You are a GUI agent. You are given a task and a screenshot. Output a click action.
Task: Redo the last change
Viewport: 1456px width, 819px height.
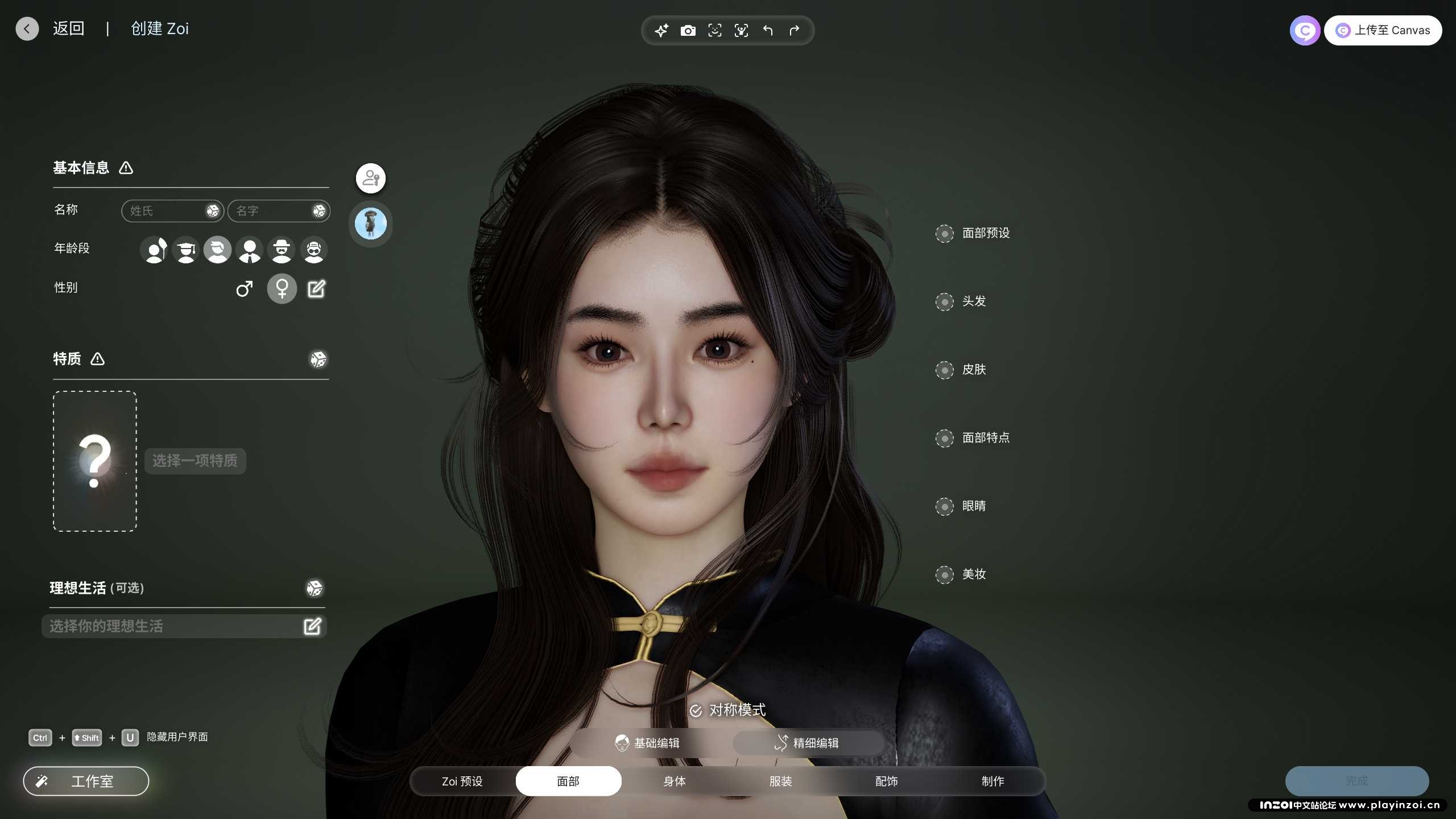(795, 31)
